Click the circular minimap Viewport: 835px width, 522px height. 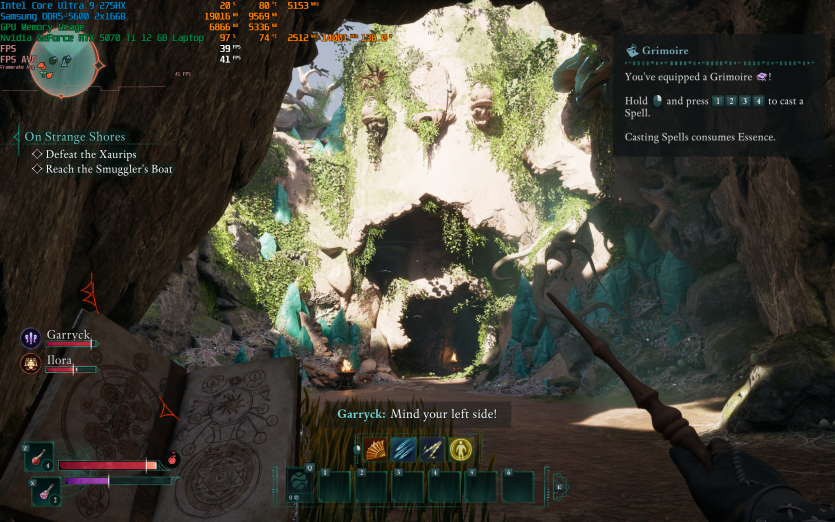(x=67, y=63)
